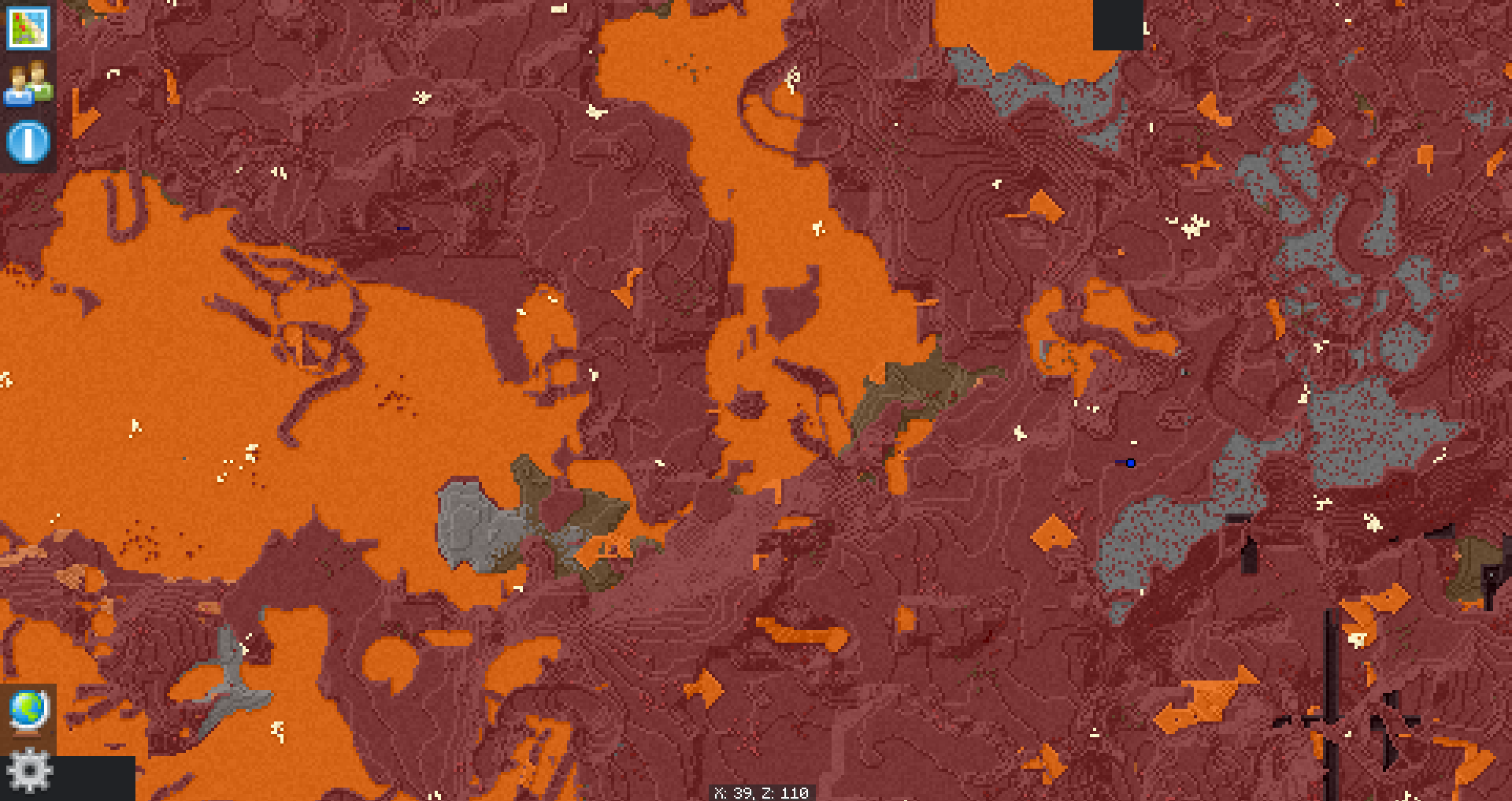This screenshot has width=1512, height=801.
Task: Show the online players list
Action: click(x=28, y=84)
